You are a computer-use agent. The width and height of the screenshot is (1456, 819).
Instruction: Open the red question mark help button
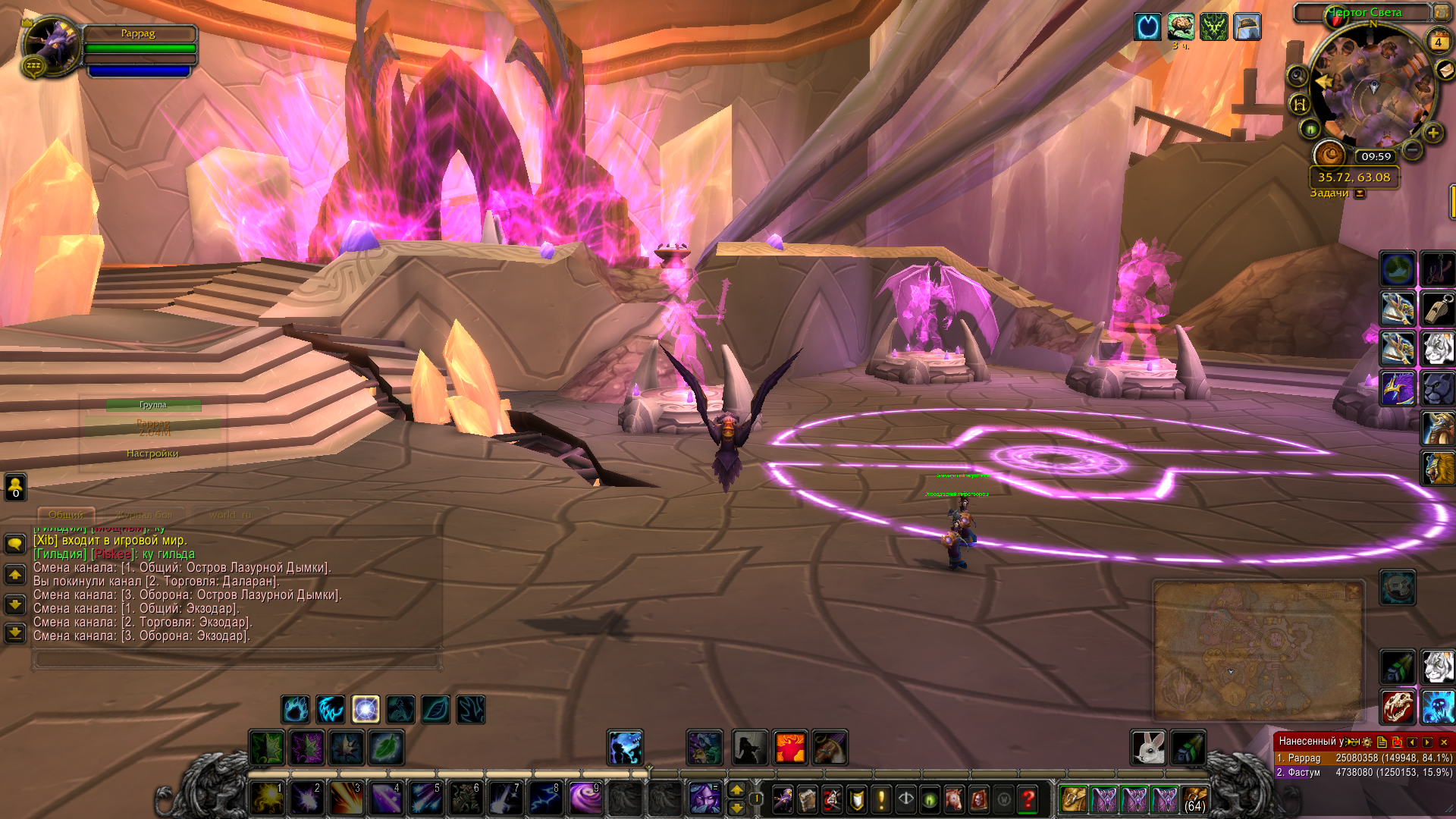[1028, 799]
